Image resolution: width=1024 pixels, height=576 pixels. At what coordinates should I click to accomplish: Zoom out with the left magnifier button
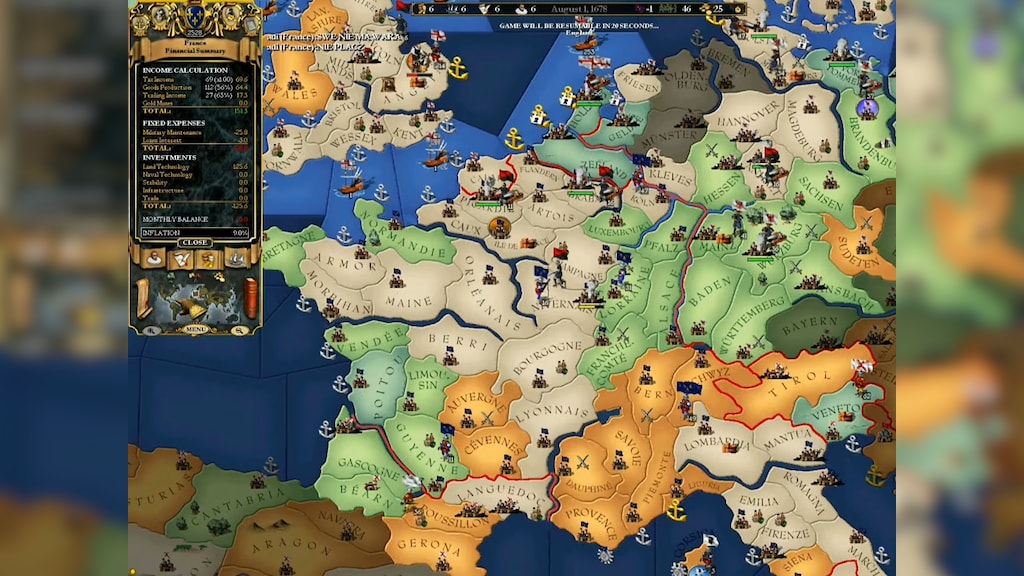tap(152, 329)
